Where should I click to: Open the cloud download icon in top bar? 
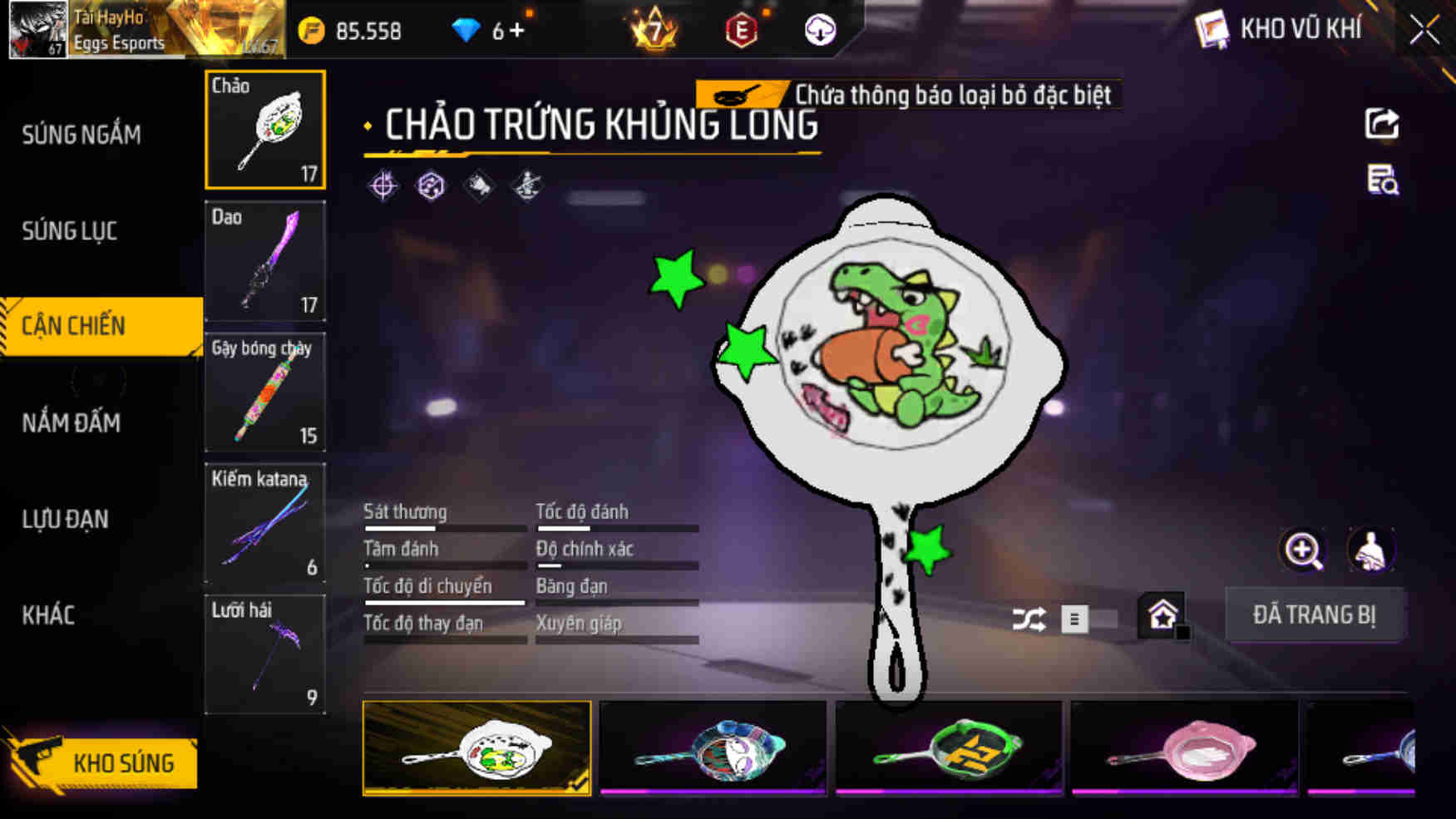pyautogui.click(x=818, y=32)
